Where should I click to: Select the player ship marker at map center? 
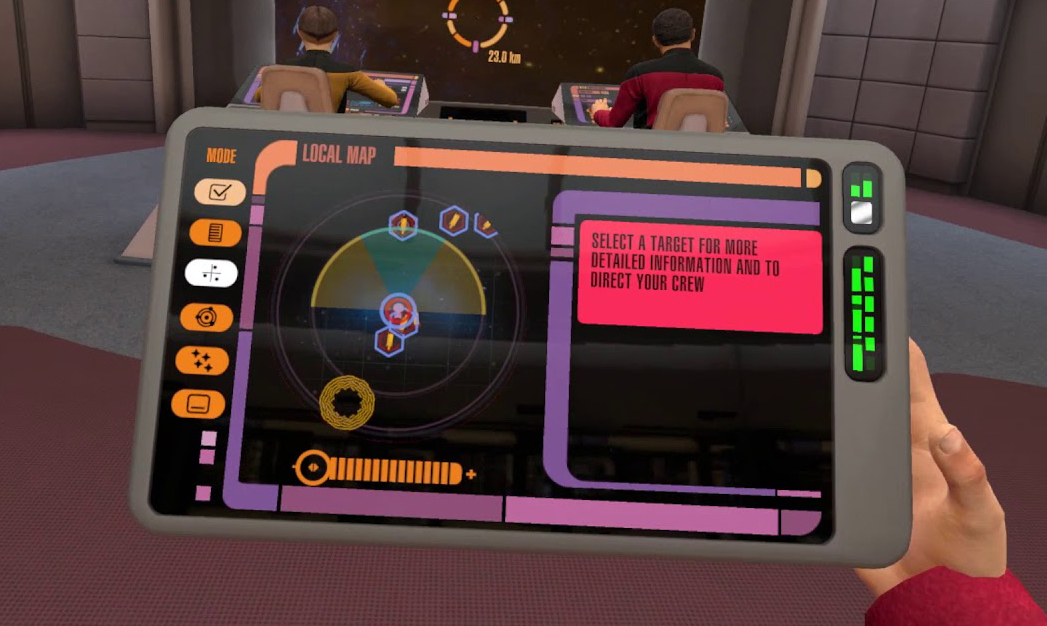point(399,311)
